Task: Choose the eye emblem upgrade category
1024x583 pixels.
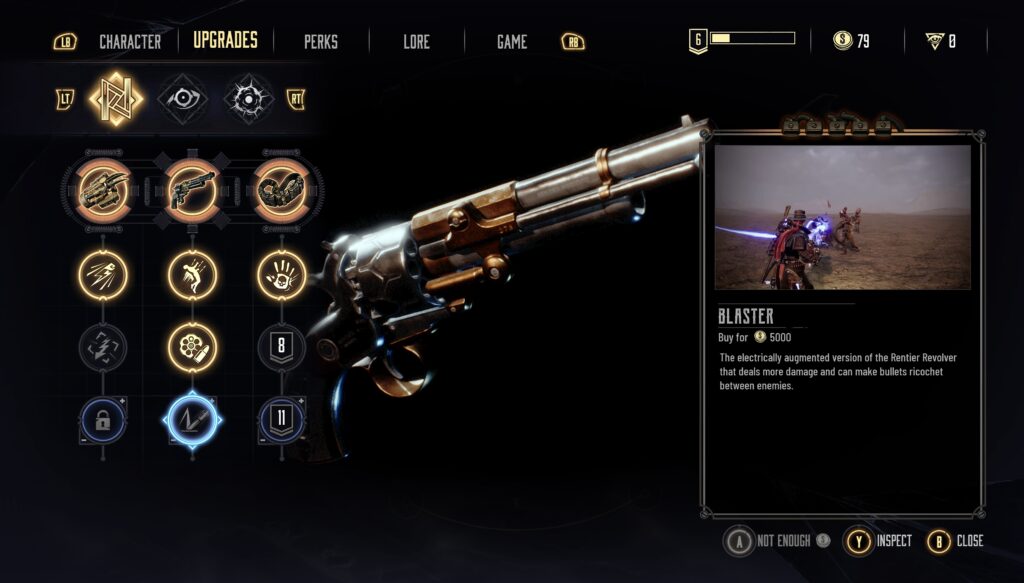Action: 183,98
